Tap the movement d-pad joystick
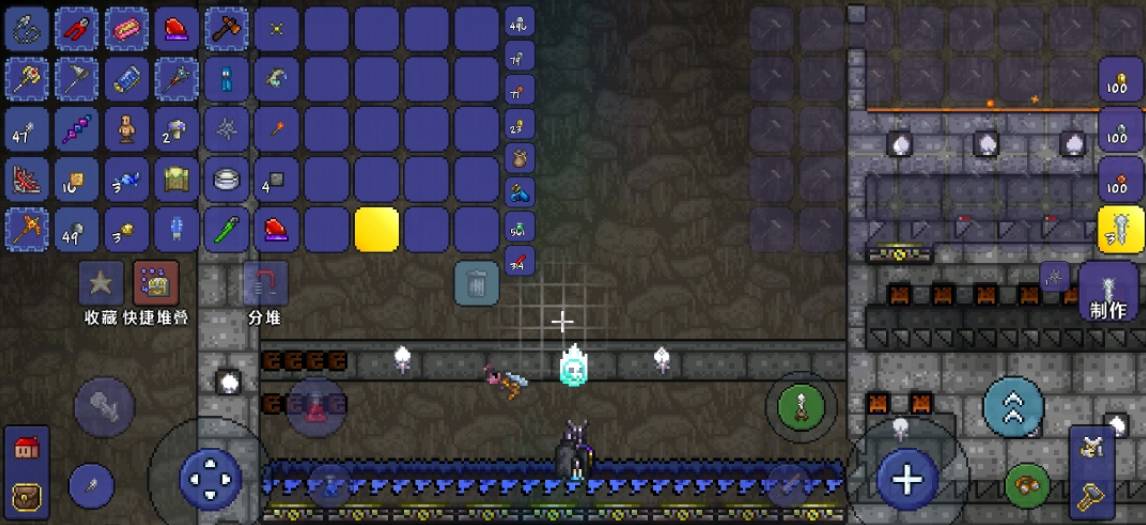1146x525 pixels. pyautogui.click(x=210, y=479)
